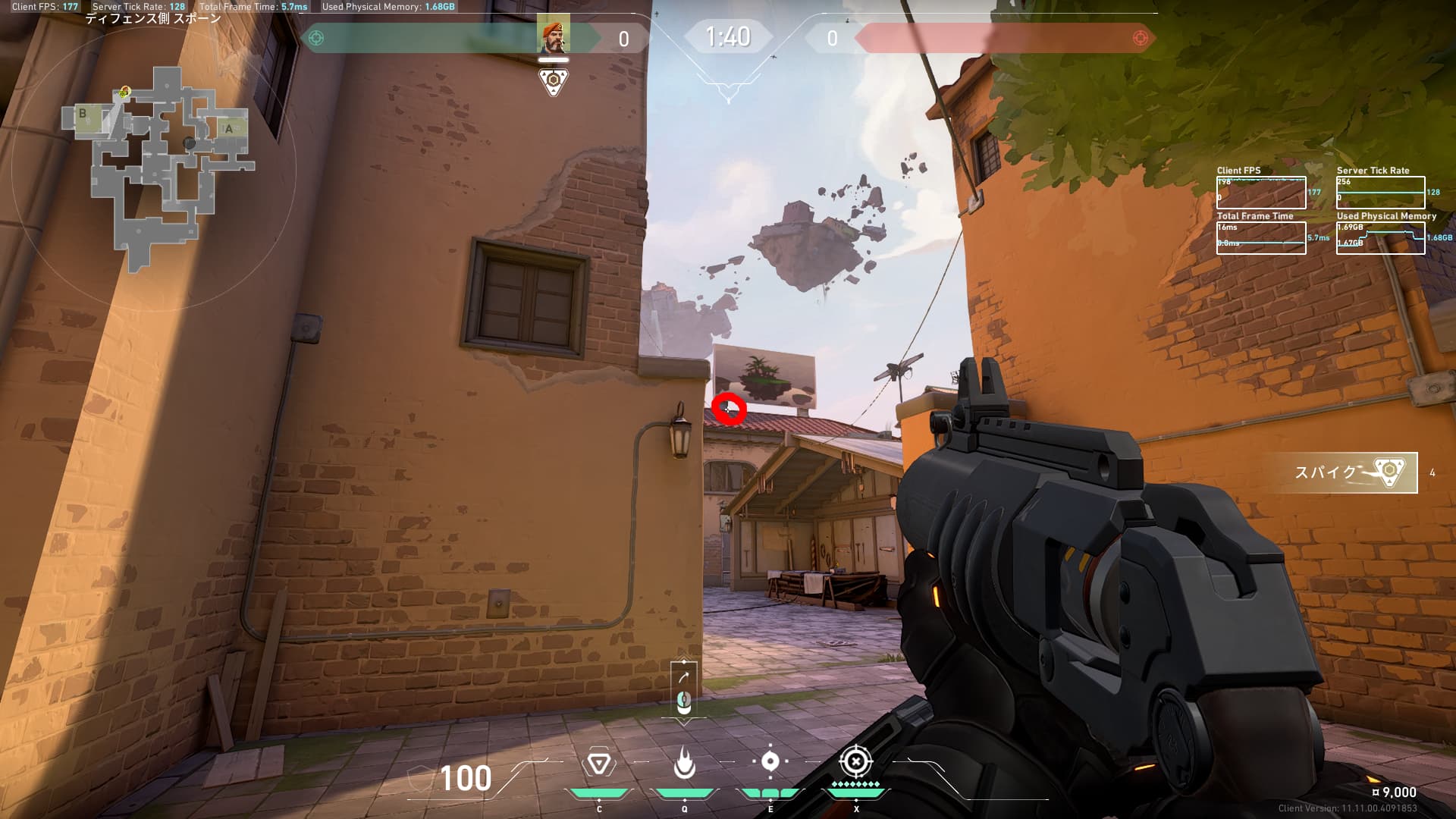Click the A site marker on the minimap
This screenshot has width=1456, height=819.
[229, 129]
